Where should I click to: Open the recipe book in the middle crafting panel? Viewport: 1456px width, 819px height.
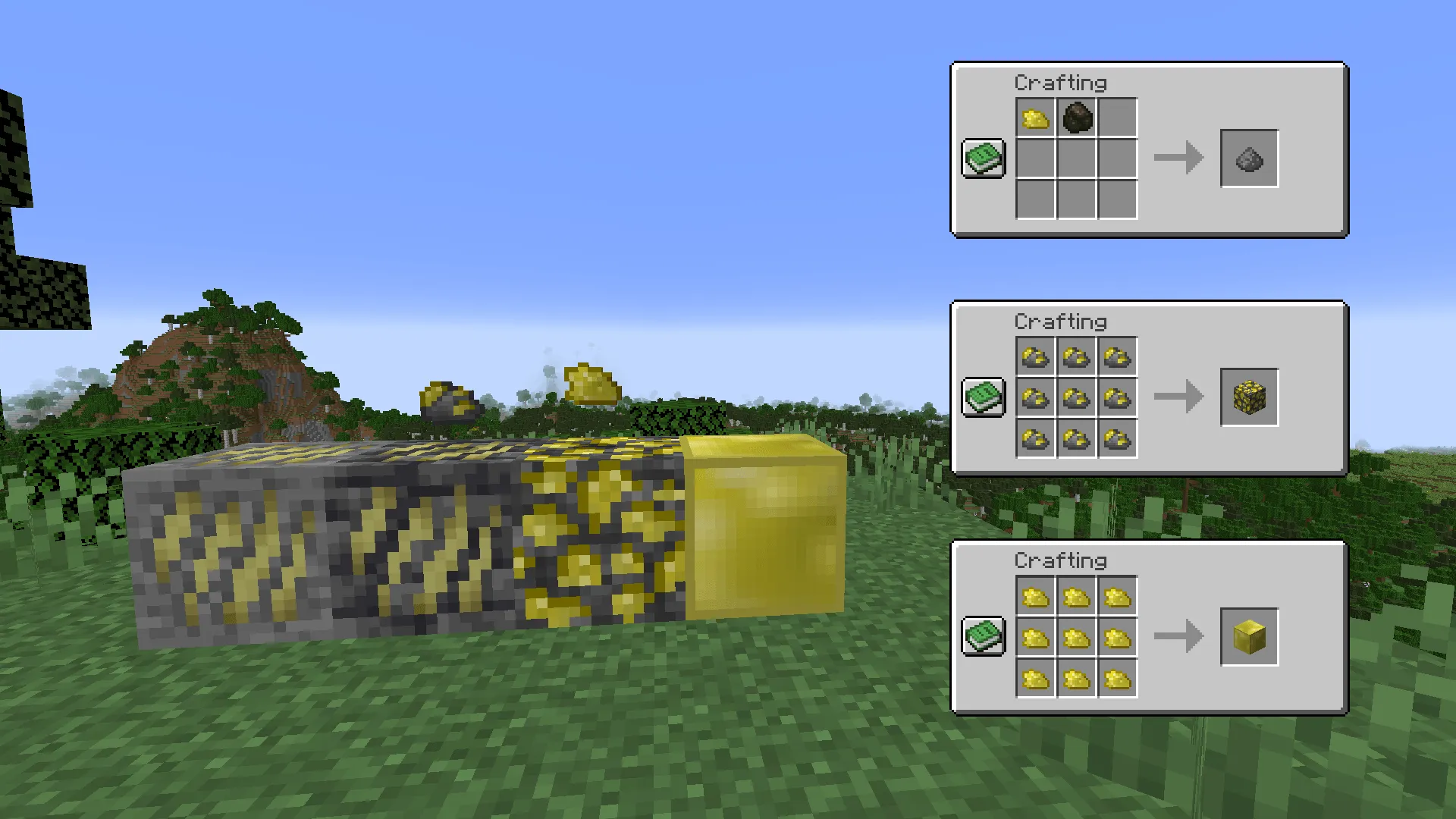coord(984,397)
